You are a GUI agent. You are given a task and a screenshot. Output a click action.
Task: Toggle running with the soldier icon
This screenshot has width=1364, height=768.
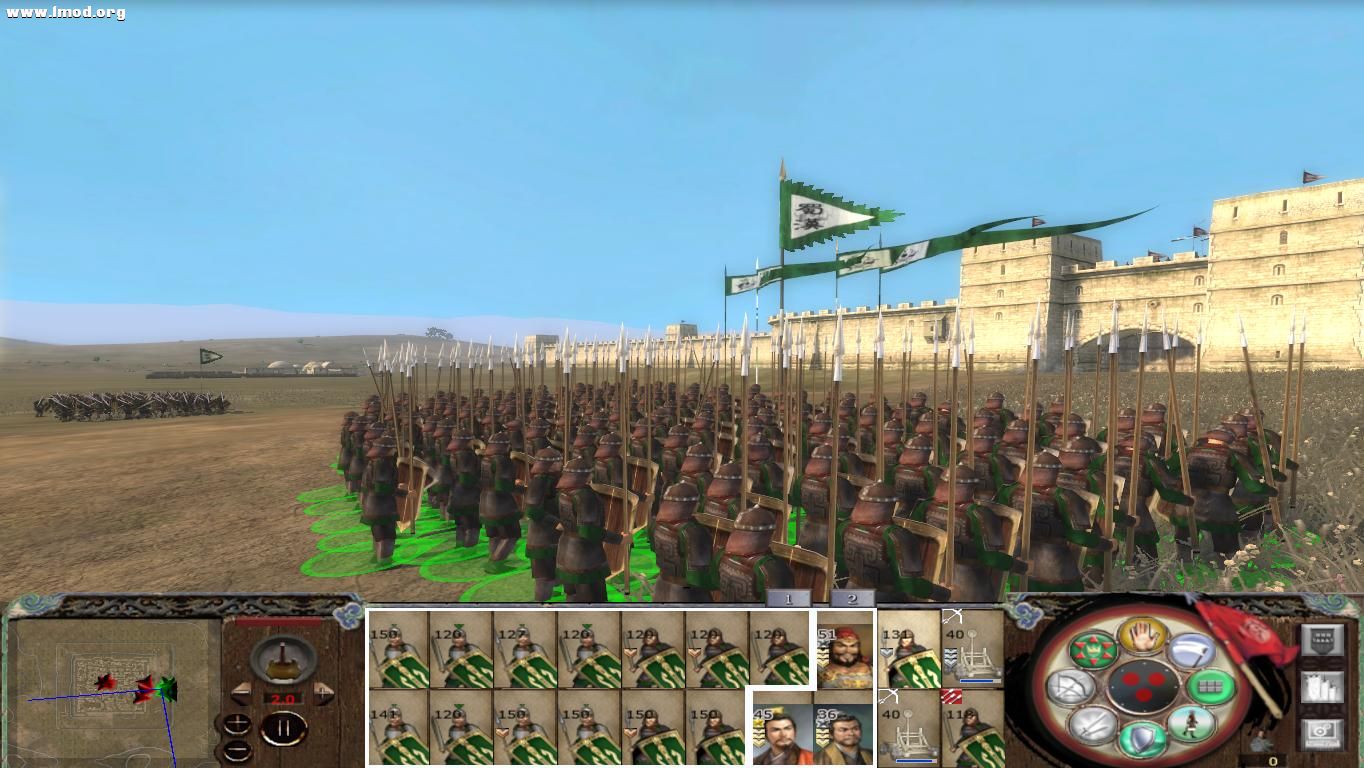pos(1192,722)
